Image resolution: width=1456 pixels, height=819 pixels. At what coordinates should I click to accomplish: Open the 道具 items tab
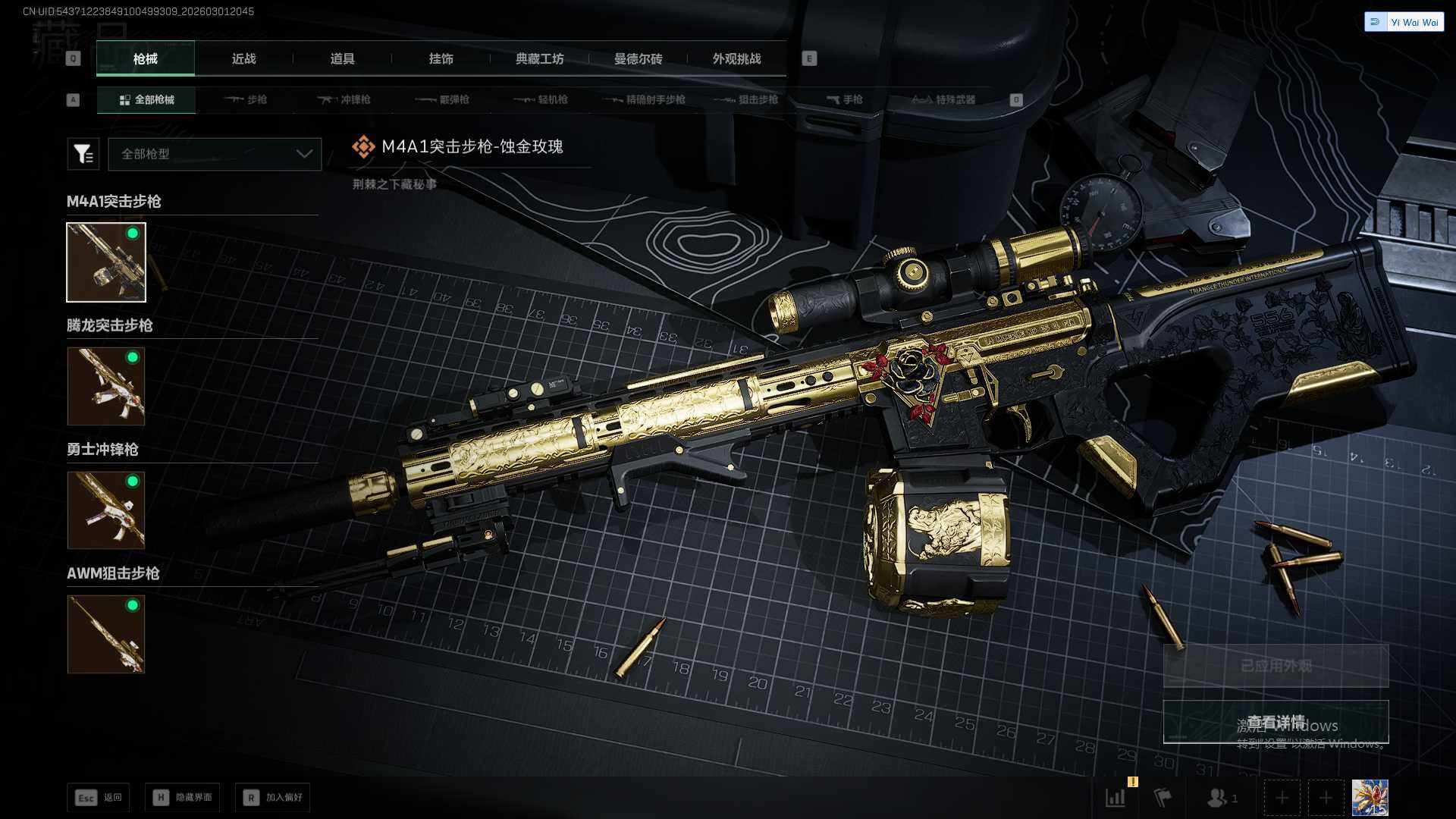tap(342, 58)
